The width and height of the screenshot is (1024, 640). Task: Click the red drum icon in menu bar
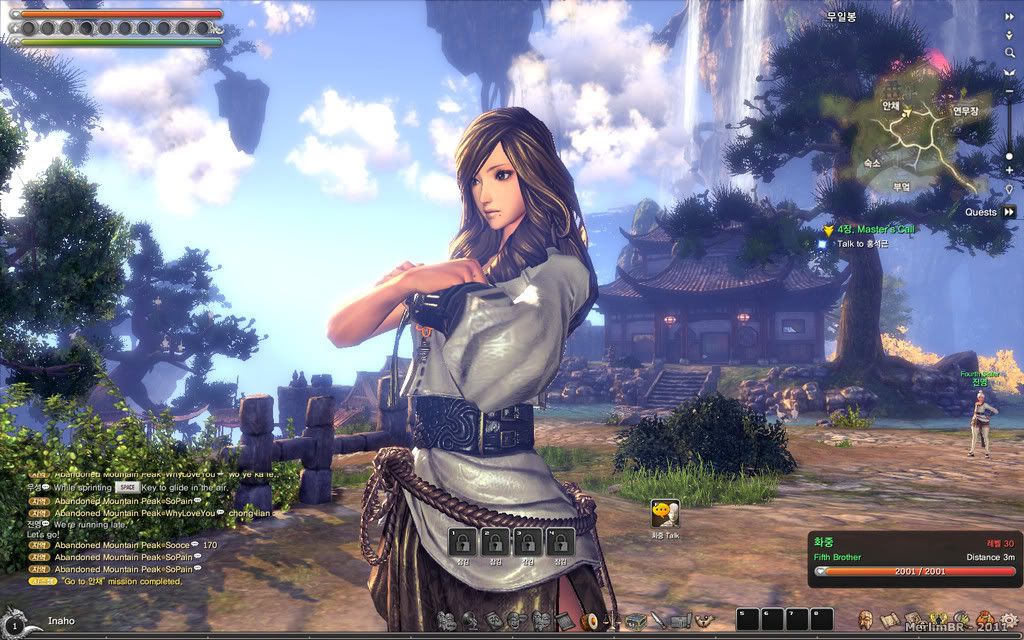pos(591,620)
